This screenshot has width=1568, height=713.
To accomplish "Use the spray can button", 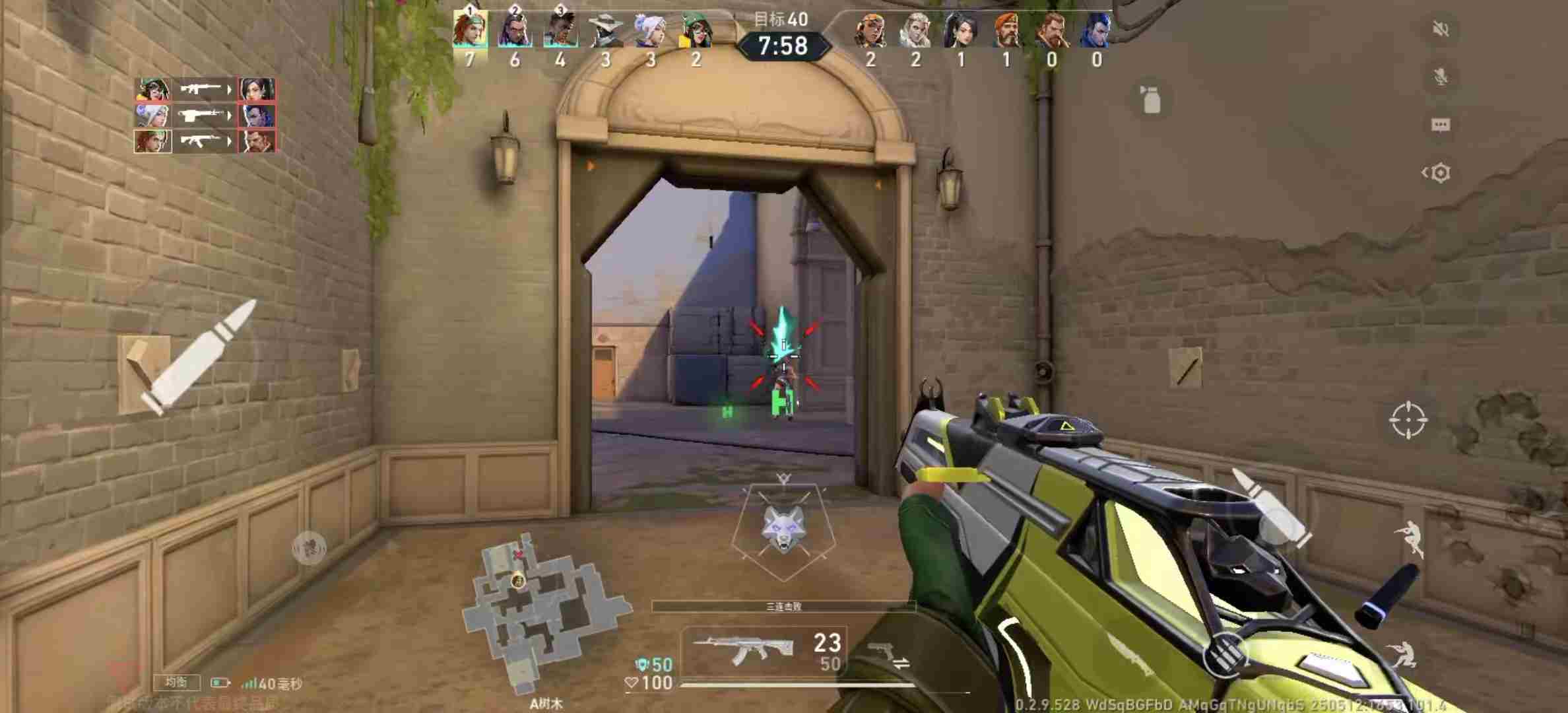I will (x=1151, y=100).
